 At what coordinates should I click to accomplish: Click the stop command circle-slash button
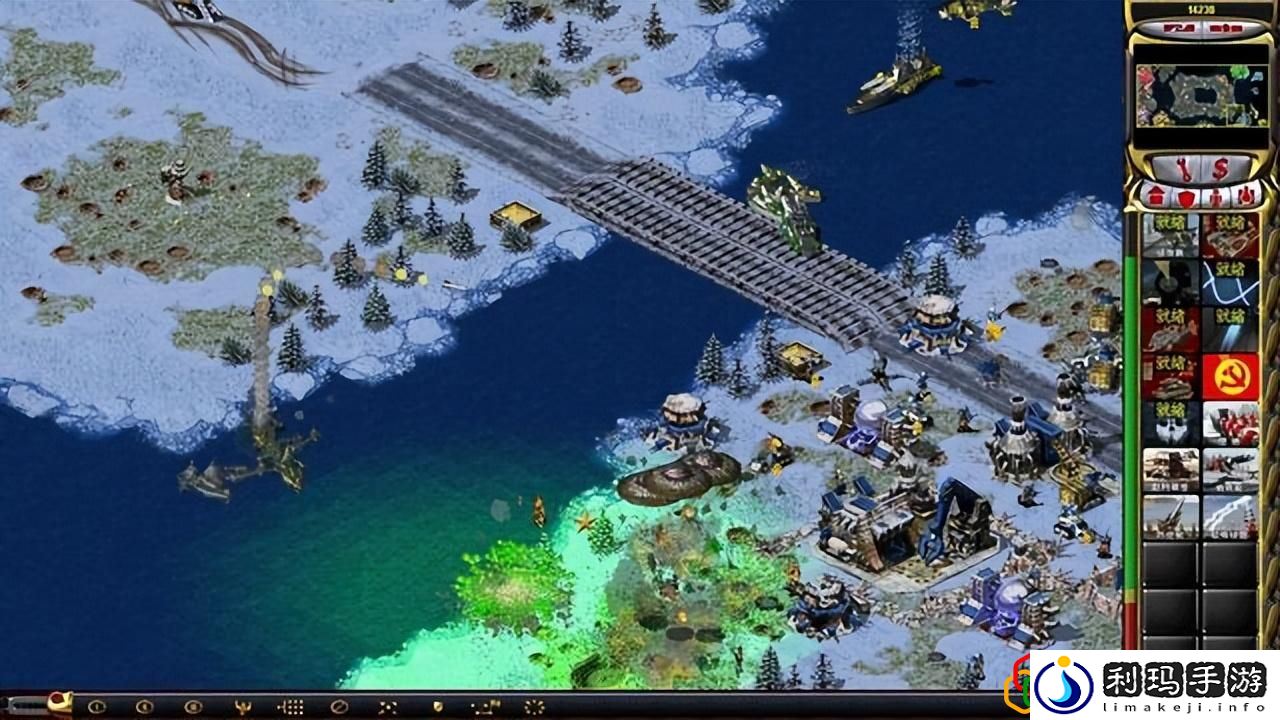tap(339, 707)
